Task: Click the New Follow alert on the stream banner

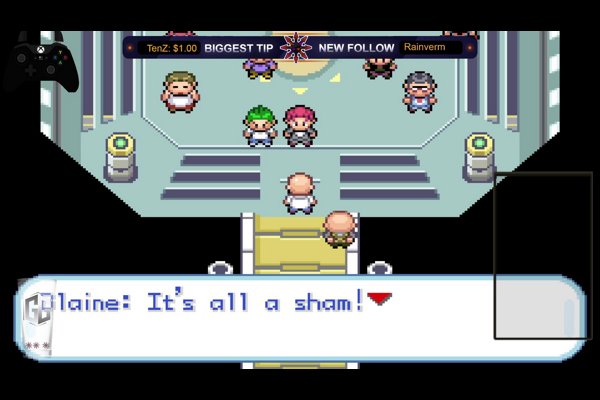Action: click(x=357, y=47)
